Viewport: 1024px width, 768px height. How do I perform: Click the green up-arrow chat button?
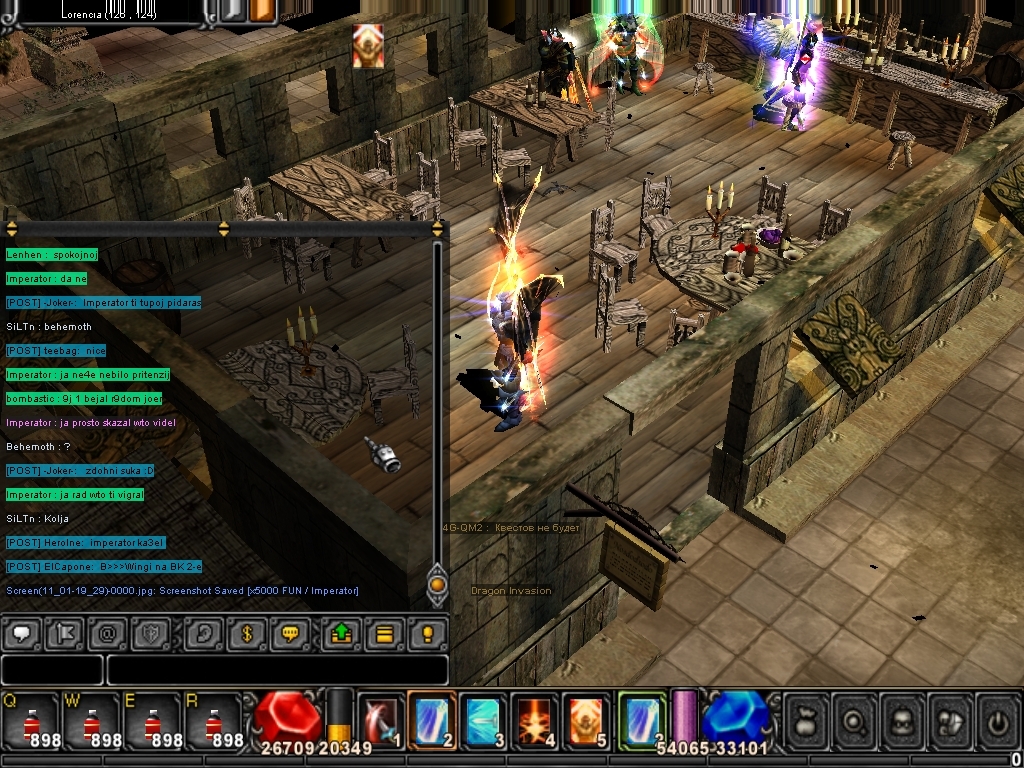[341, 634]
